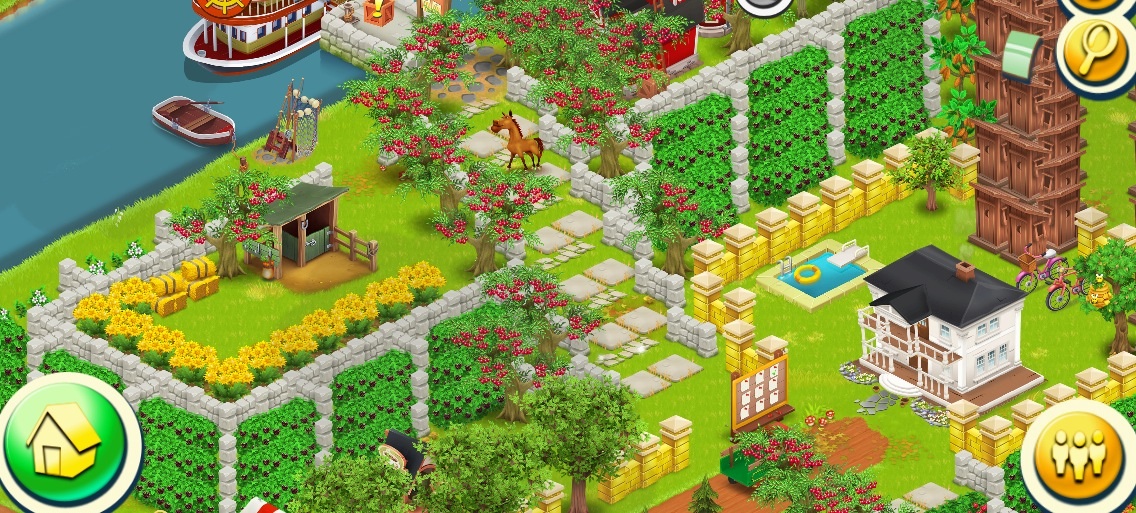
Task: Tap the green home button
Action: tap(63, 441)
